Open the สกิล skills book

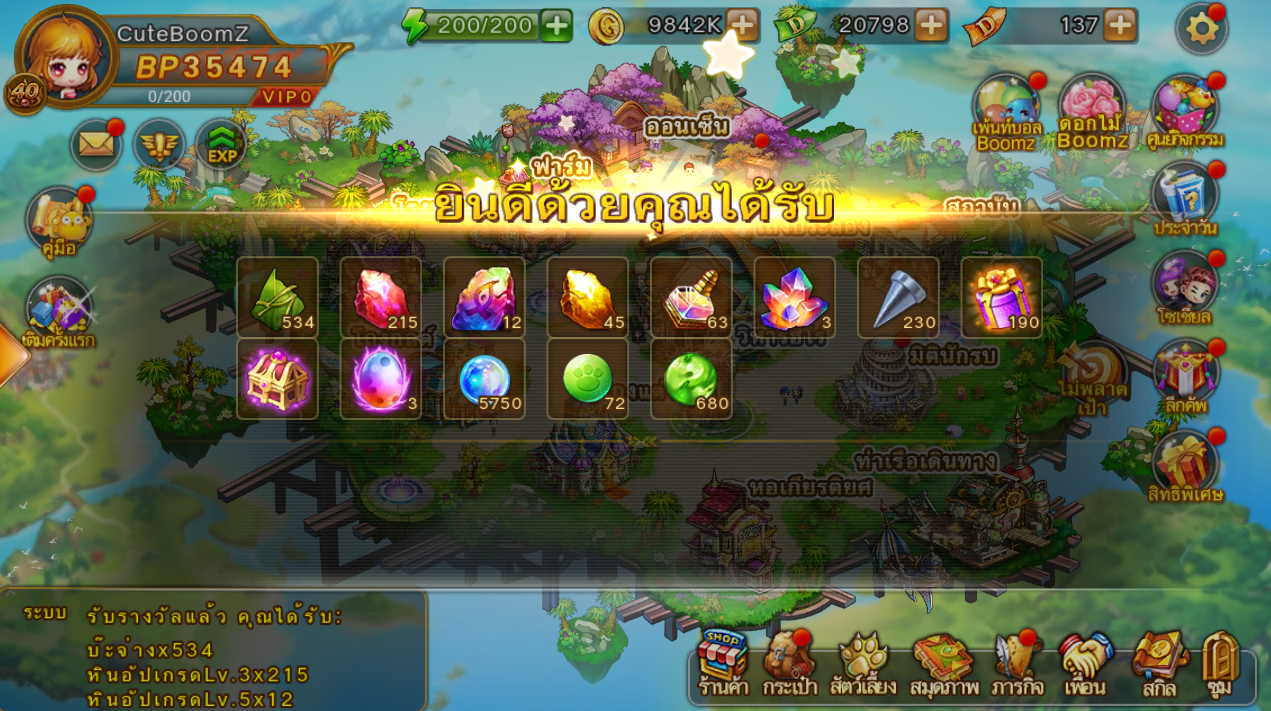tap(1159, 661)
